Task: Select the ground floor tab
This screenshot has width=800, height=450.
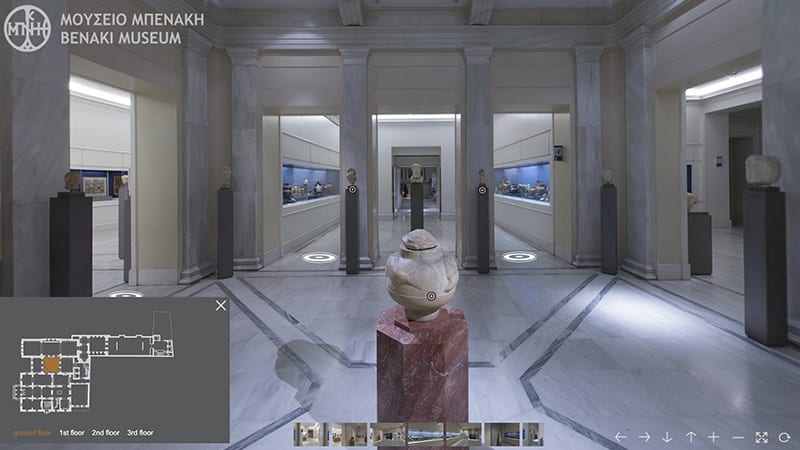Action: click(32, 433)
